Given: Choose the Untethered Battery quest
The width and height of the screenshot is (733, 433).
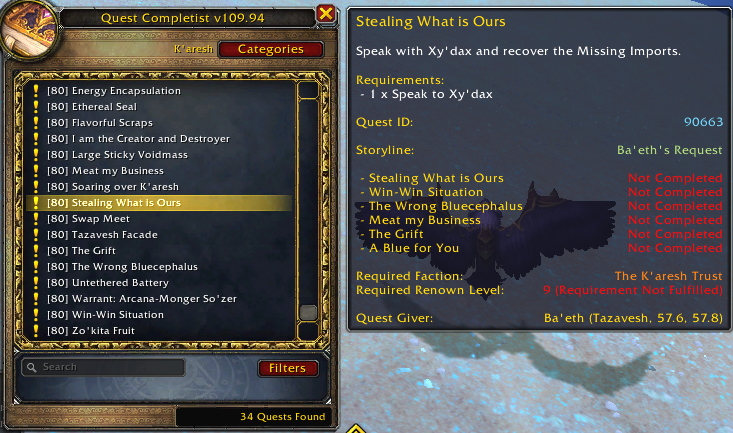Looking at the screenshot, I should coord(122,283).
